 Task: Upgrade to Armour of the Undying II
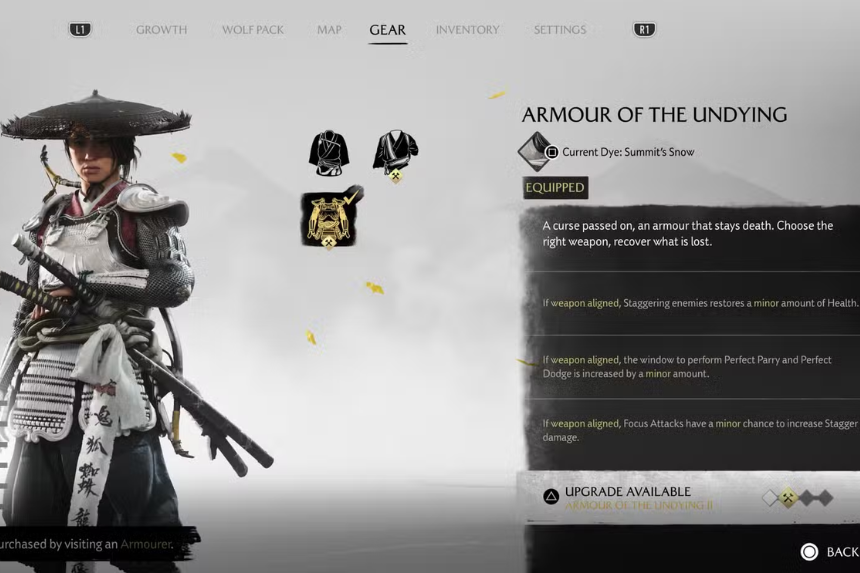tap(626, 497)
